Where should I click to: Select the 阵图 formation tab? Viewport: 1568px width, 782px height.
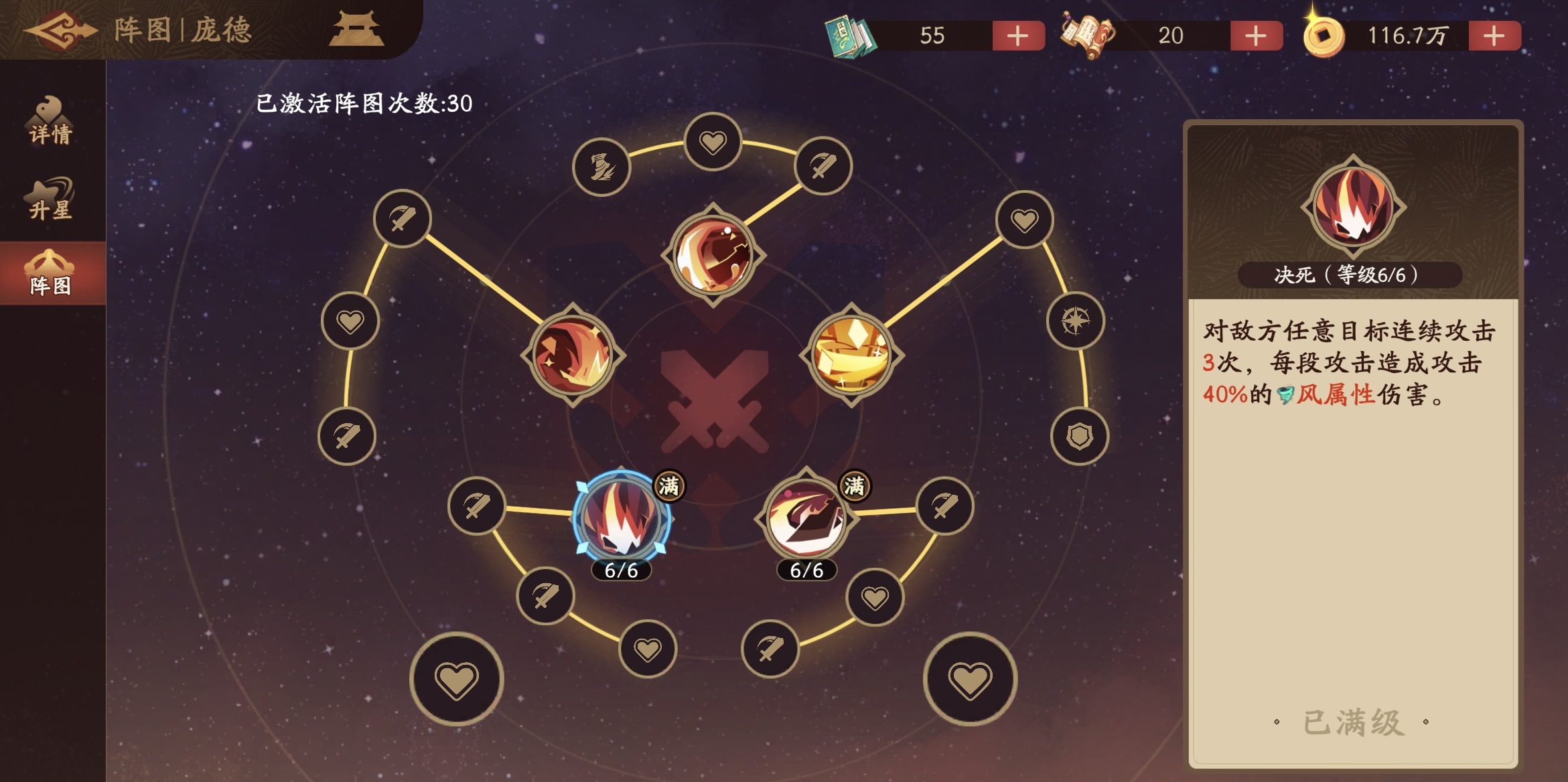point(50,275)
